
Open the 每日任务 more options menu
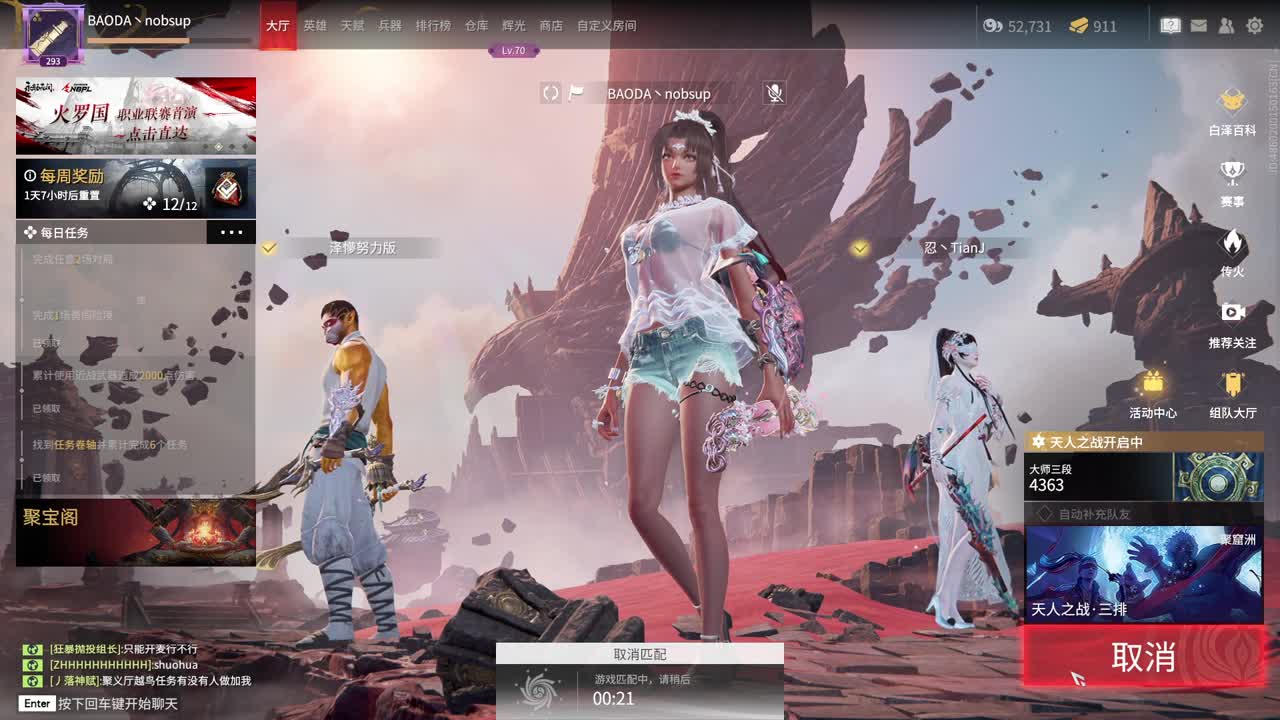click(x=231, y=231)
